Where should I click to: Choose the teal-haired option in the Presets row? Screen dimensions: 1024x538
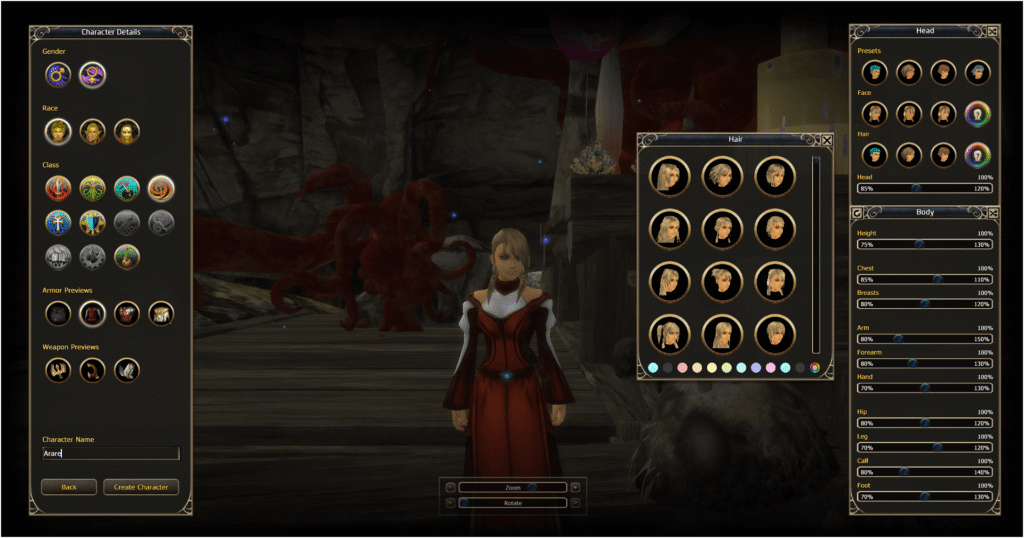click(x=874, y=72)
